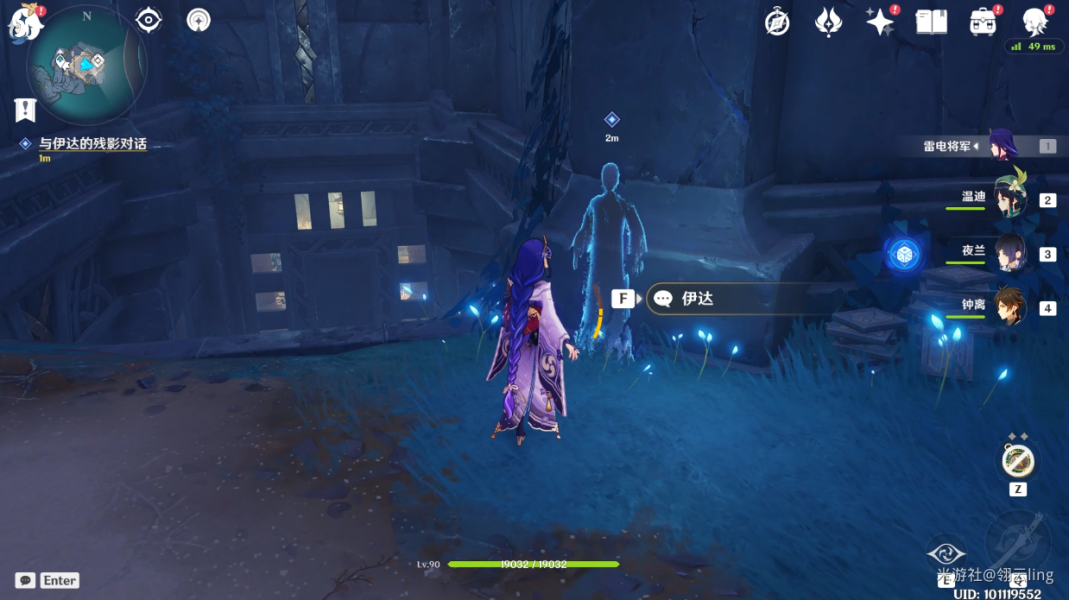Open the circular minimap
Image resolution: width=1069 pixels, height=600 pixels.
[88, 64]
